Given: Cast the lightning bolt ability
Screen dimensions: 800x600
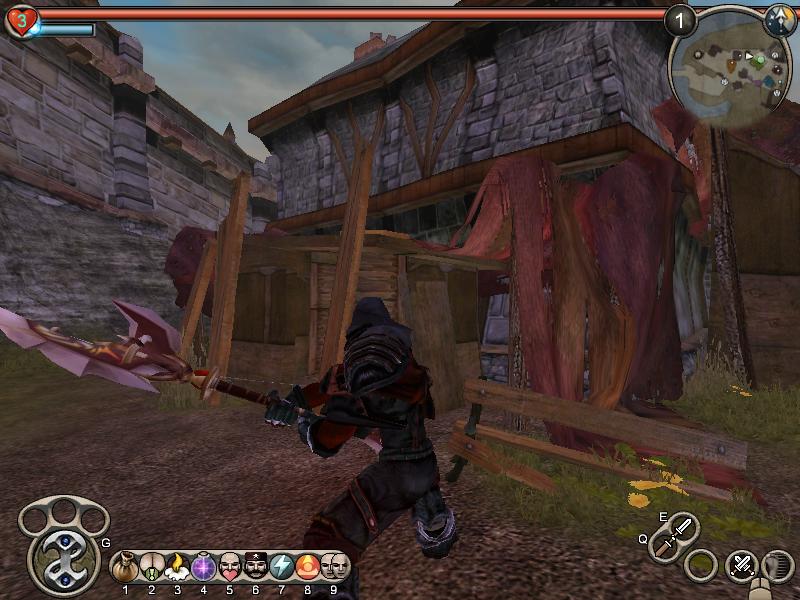Looking at the screenshot, I should [282, 566].
